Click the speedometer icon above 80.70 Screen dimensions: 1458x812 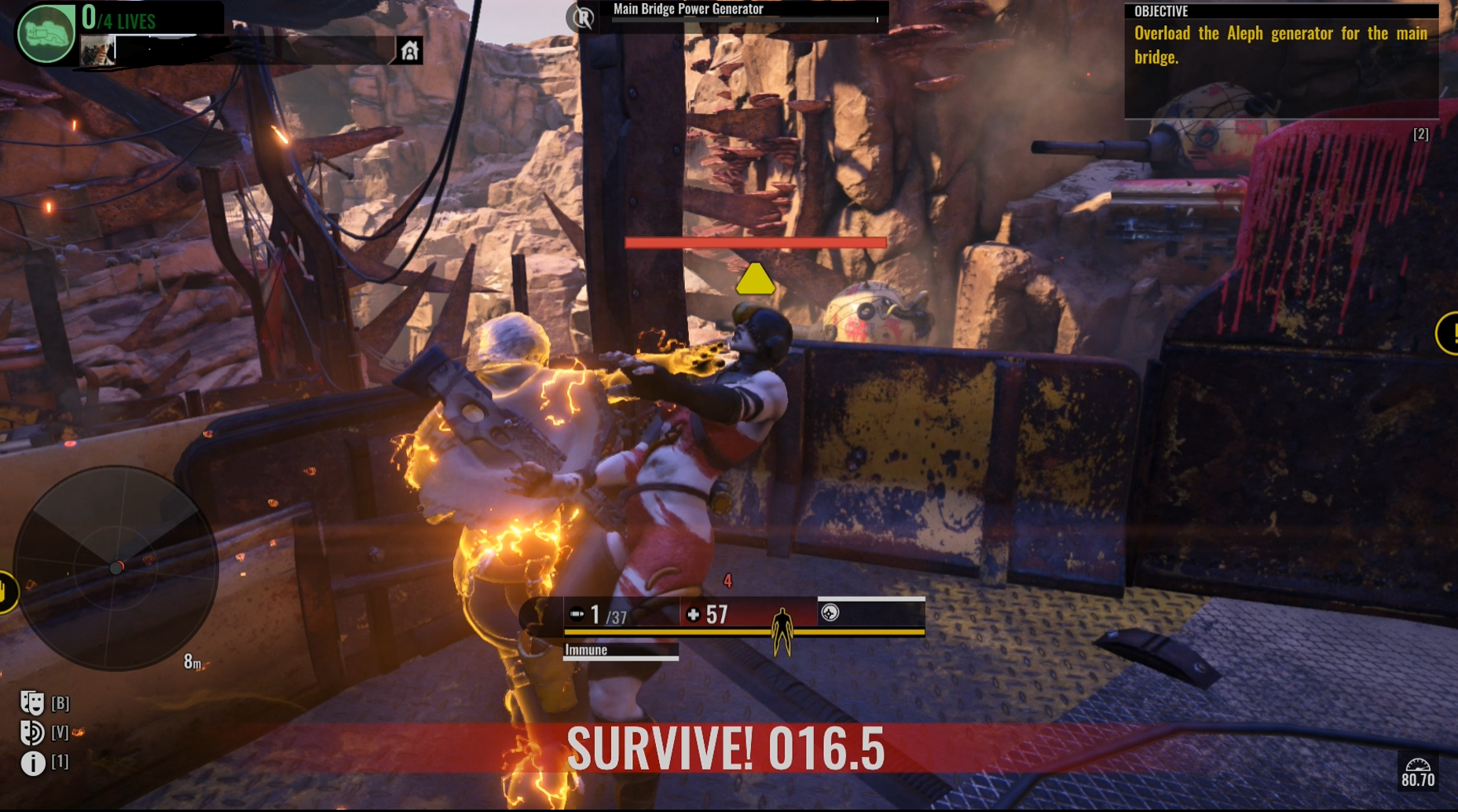[1418, 765]
